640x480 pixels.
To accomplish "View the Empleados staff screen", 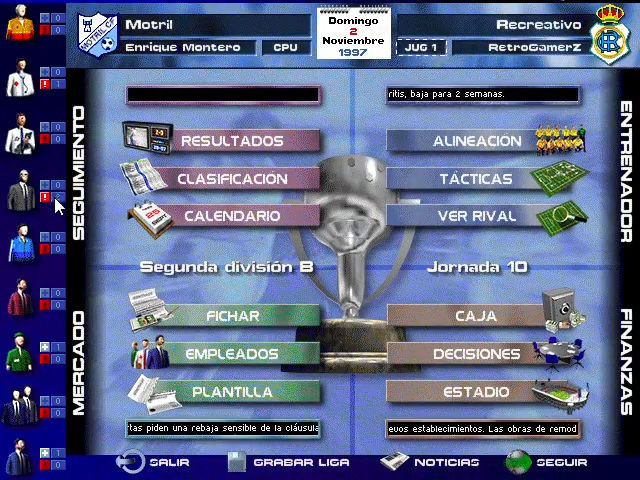I will pyautogui.click(x=232, y=354).
